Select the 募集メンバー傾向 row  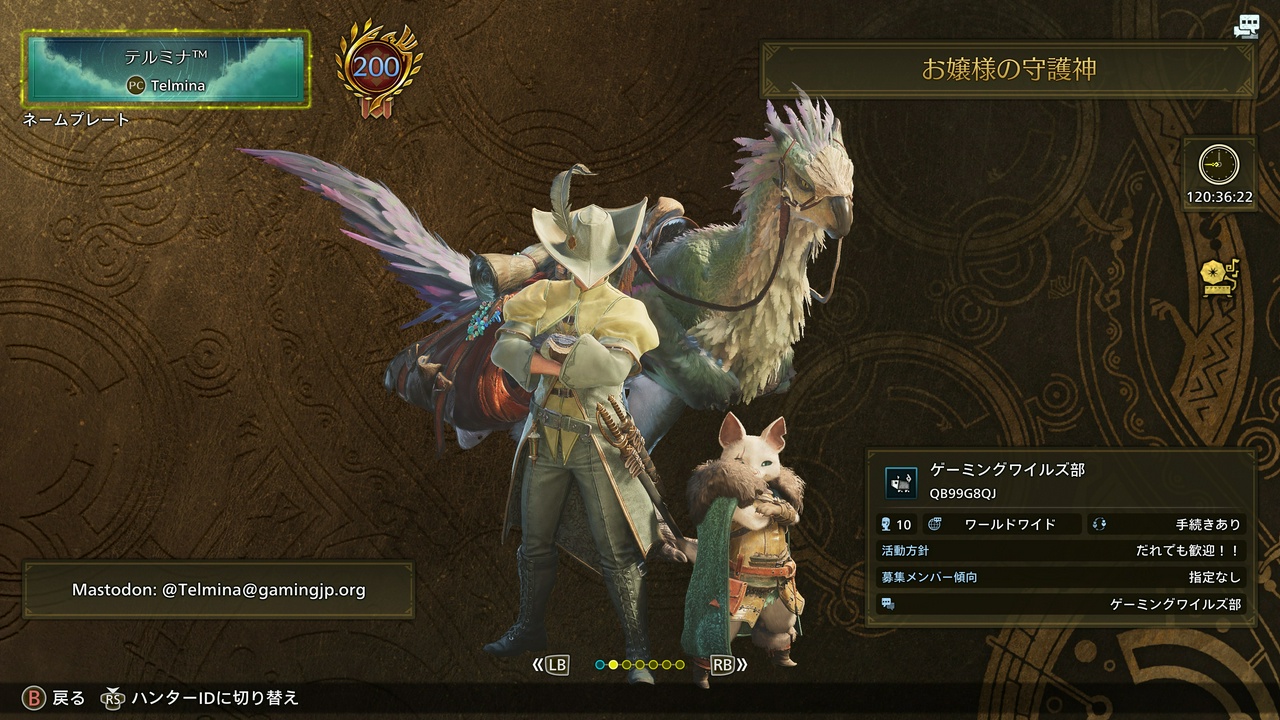coord(1061,577)
